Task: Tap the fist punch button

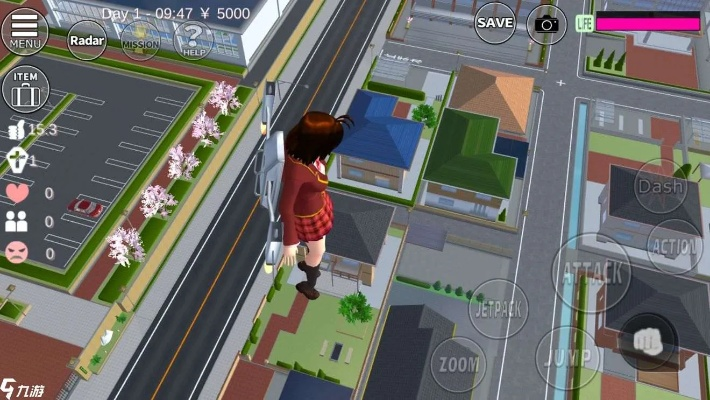Action: (647, 341)
